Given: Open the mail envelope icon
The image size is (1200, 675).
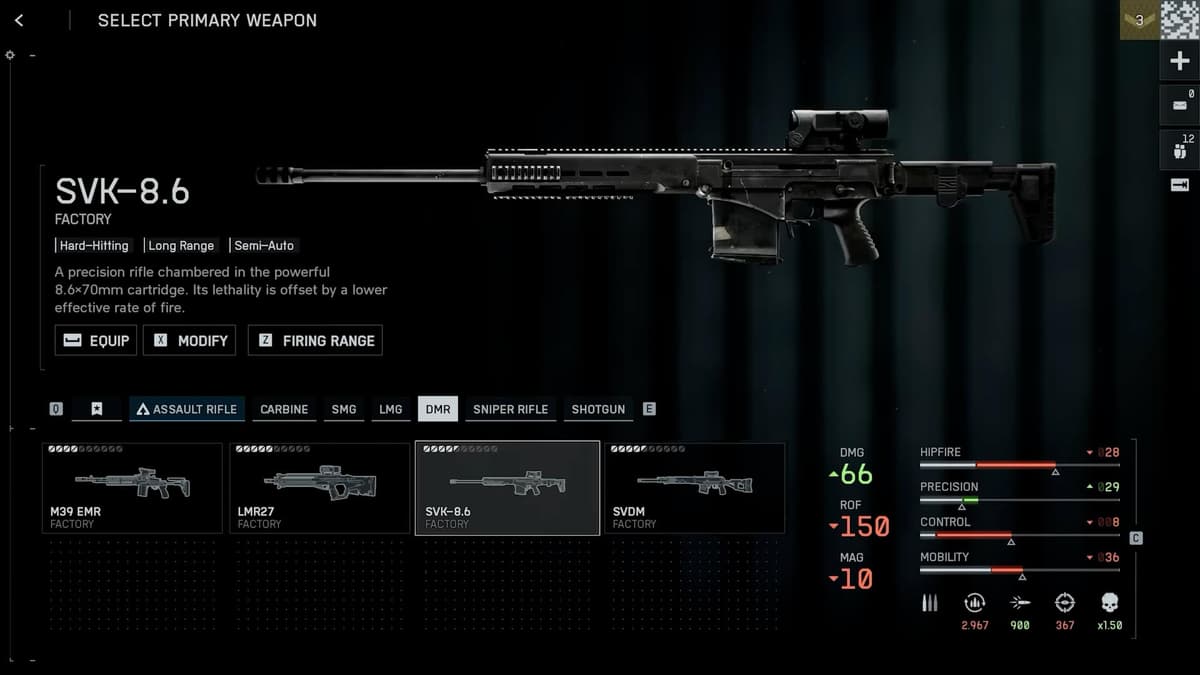Looking at the screenshot, I should pos(1179,105).
